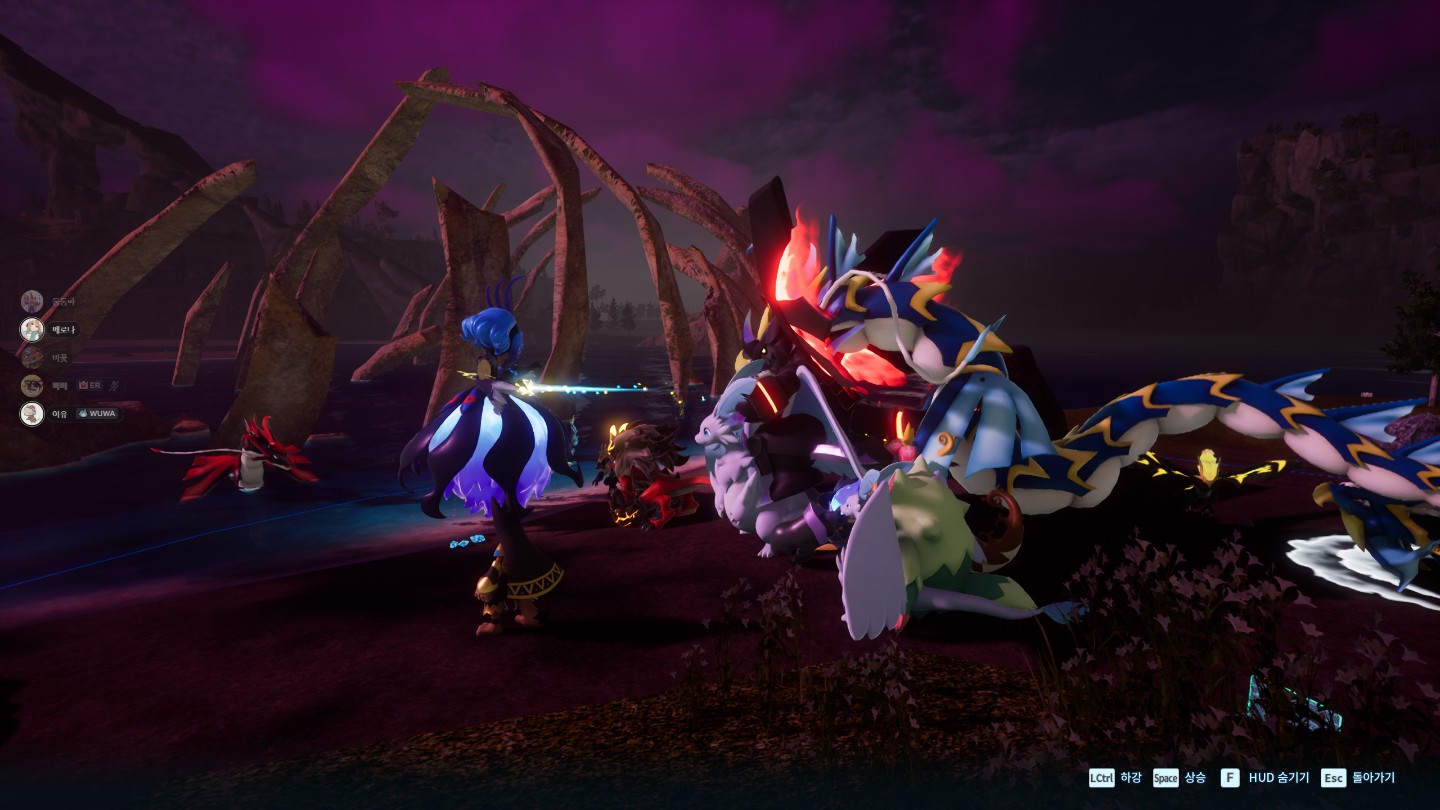Click the 이유 WUWA voice overlay entry

[70, 413]
